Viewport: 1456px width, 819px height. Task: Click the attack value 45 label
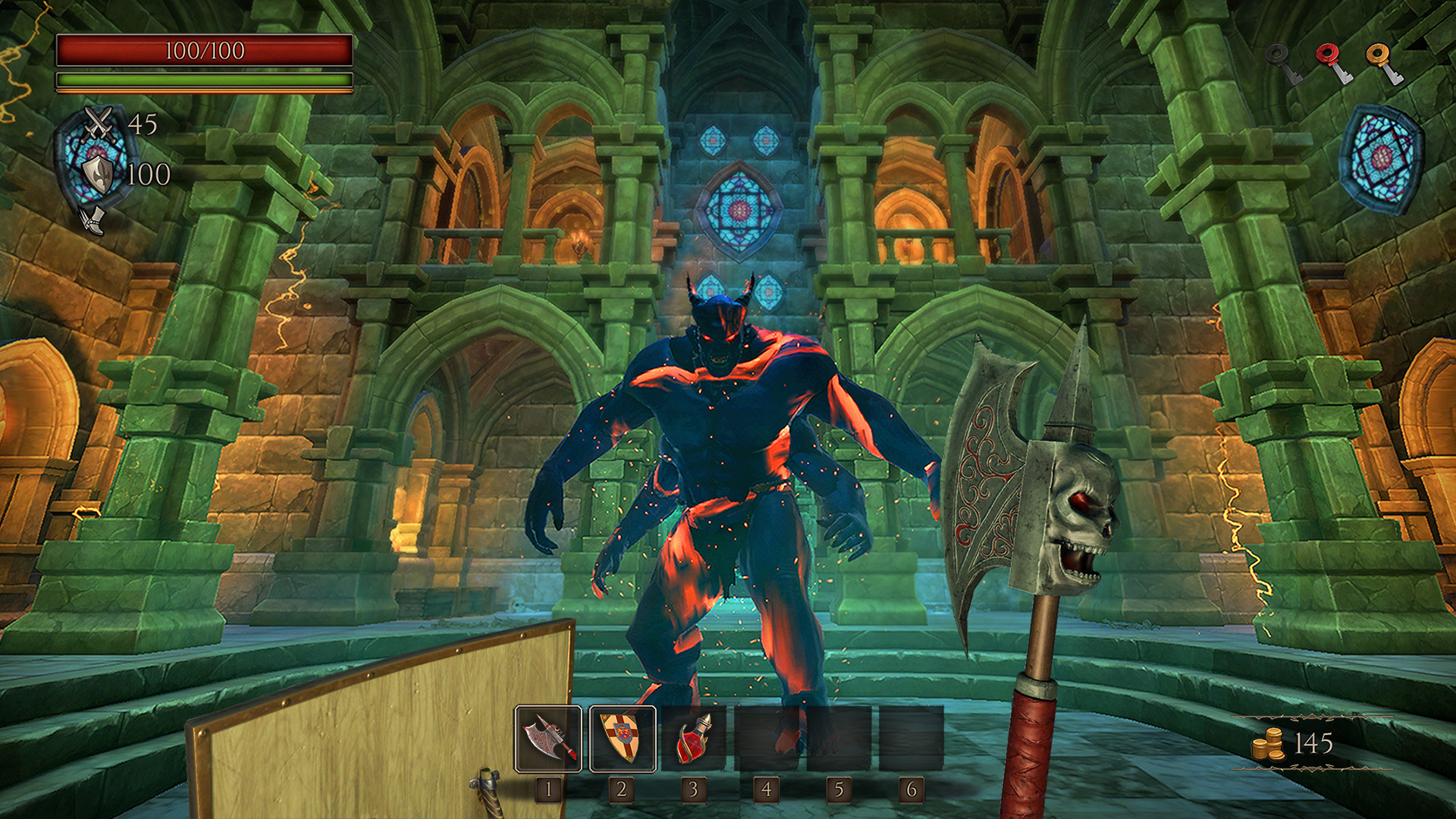143,123
